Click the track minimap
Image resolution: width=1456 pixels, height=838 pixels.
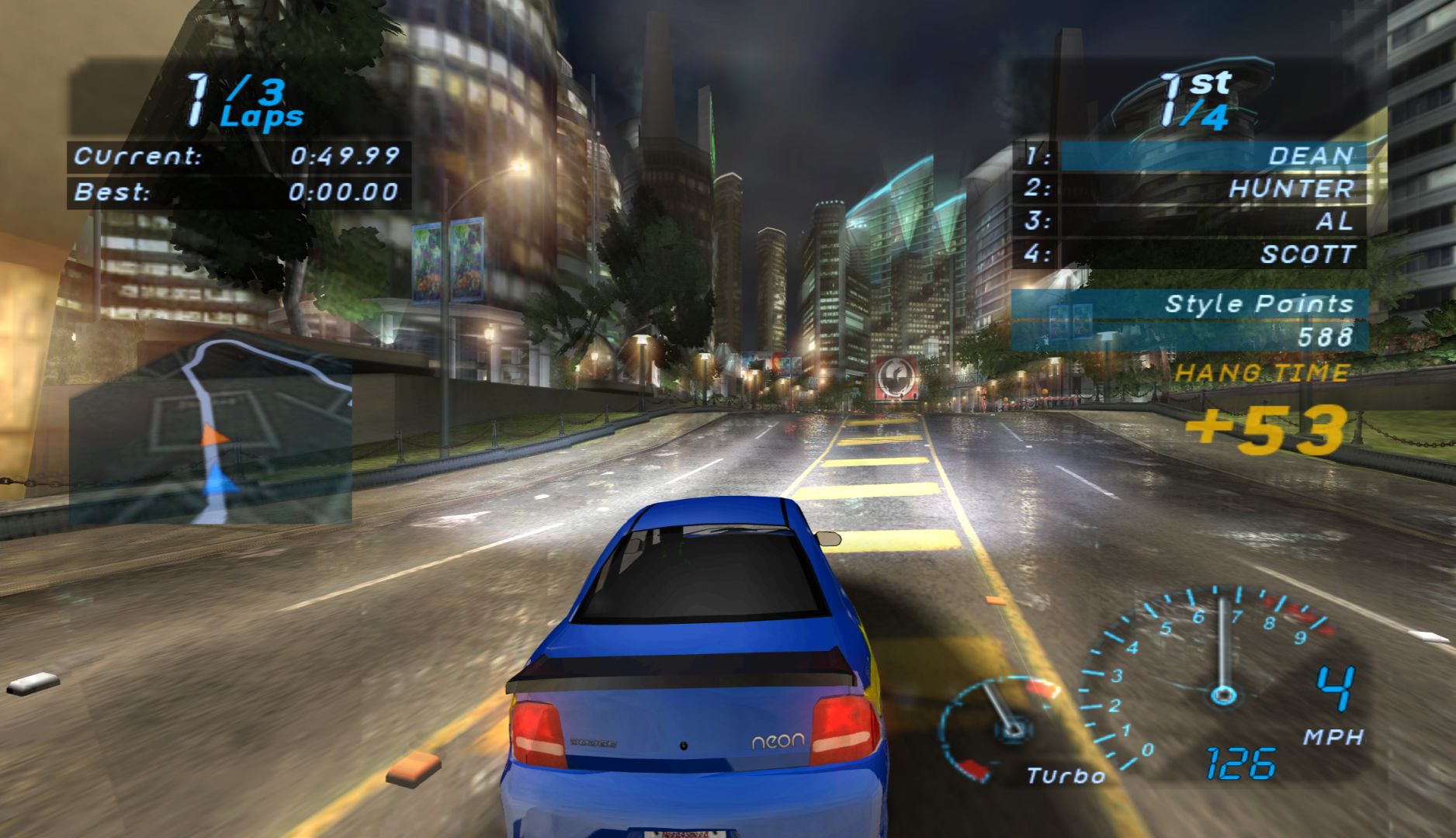pos(210,429)
